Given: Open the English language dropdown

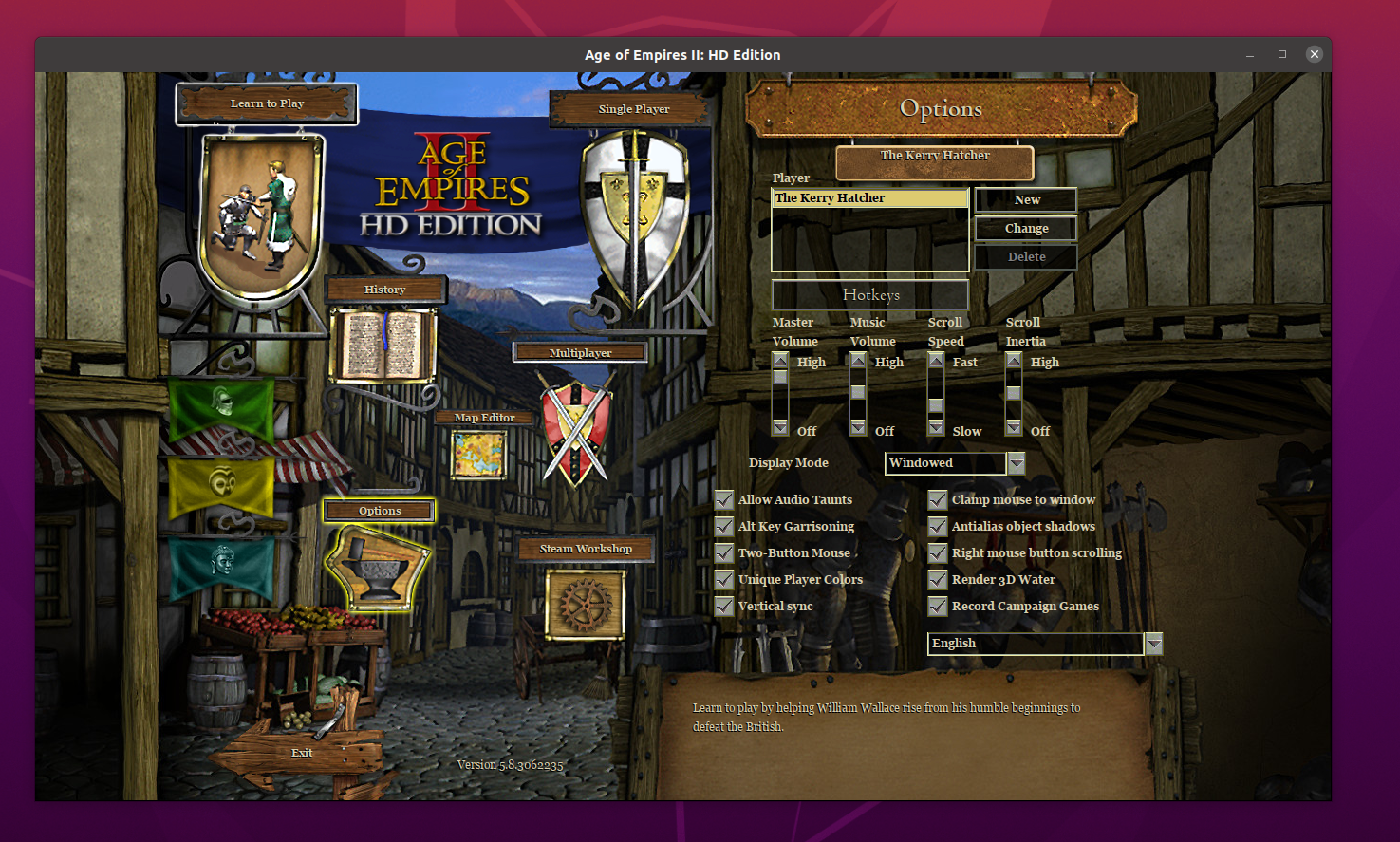Looking at the screenshot, I should pyautogui.click(x=1154, y=644).
